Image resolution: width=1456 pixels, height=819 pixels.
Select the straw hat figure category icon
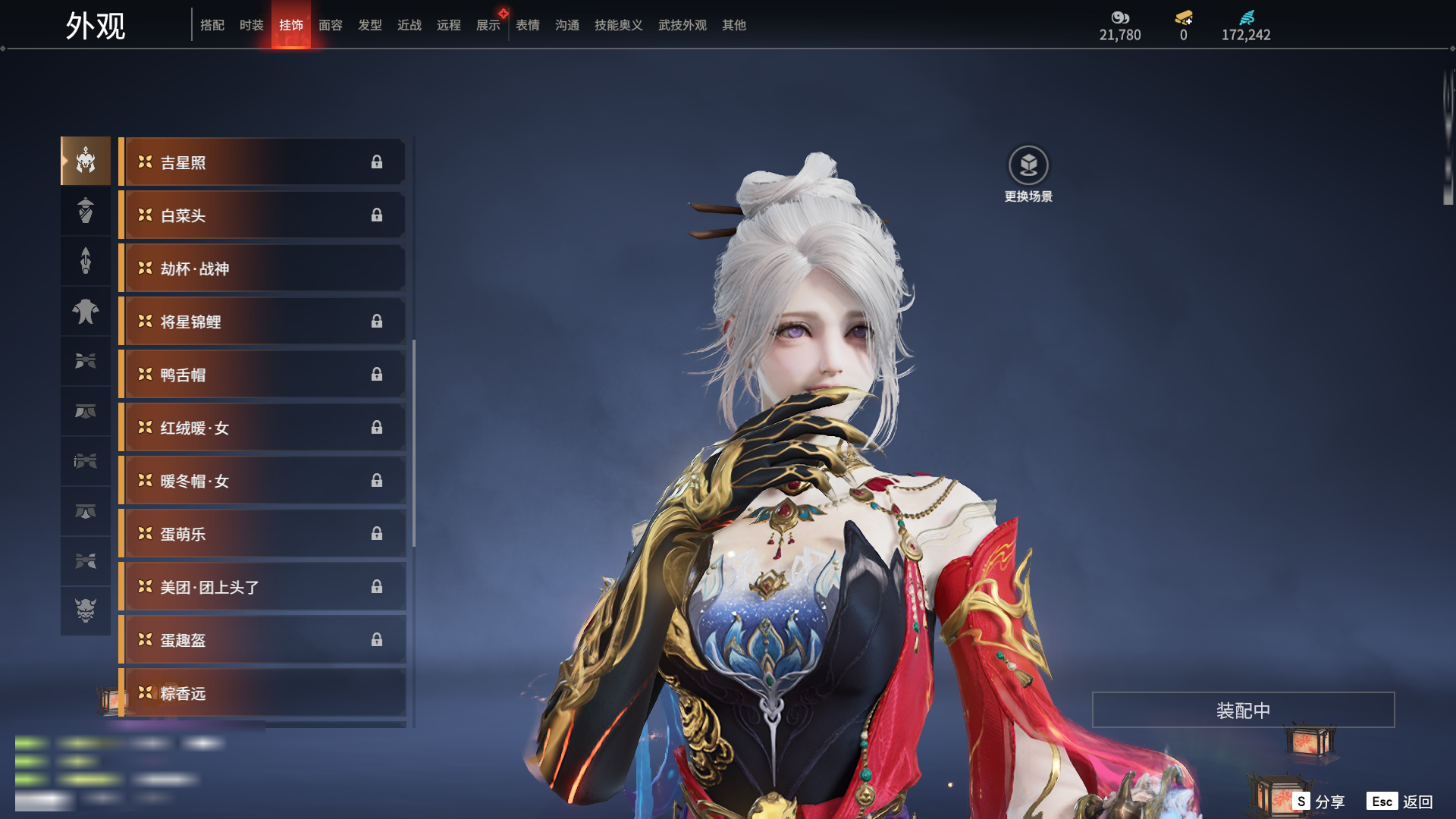coord(86,211)
